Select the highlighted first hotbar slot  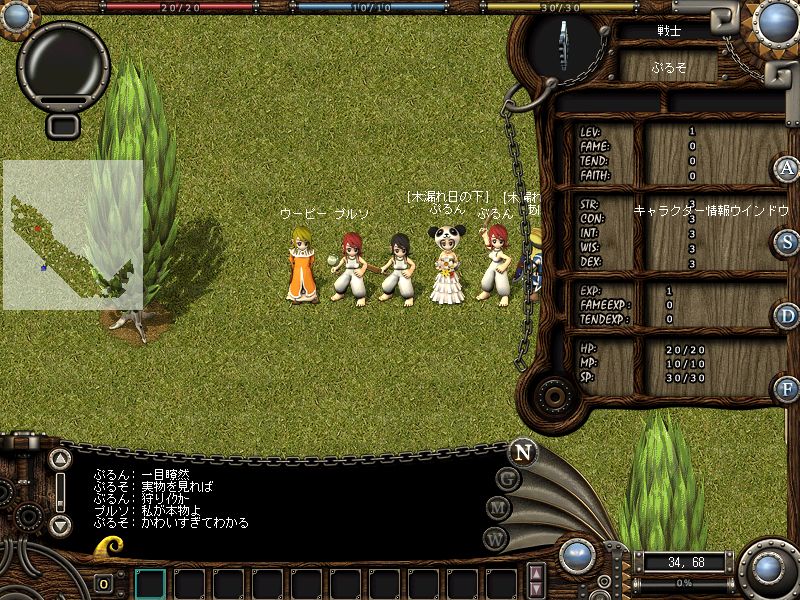click(x=151, y=583)
